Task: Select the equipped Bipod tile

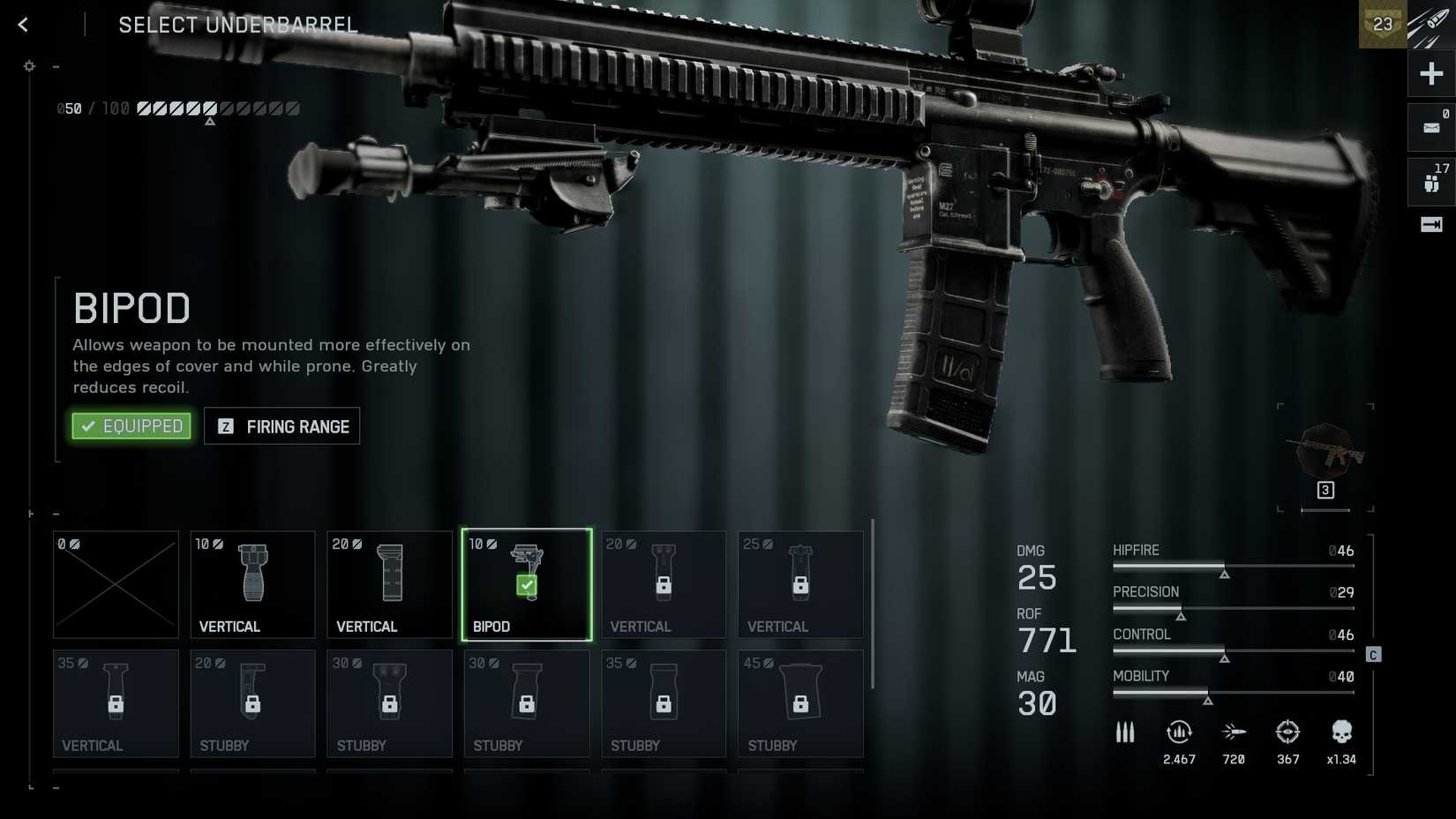Action: 527,584
